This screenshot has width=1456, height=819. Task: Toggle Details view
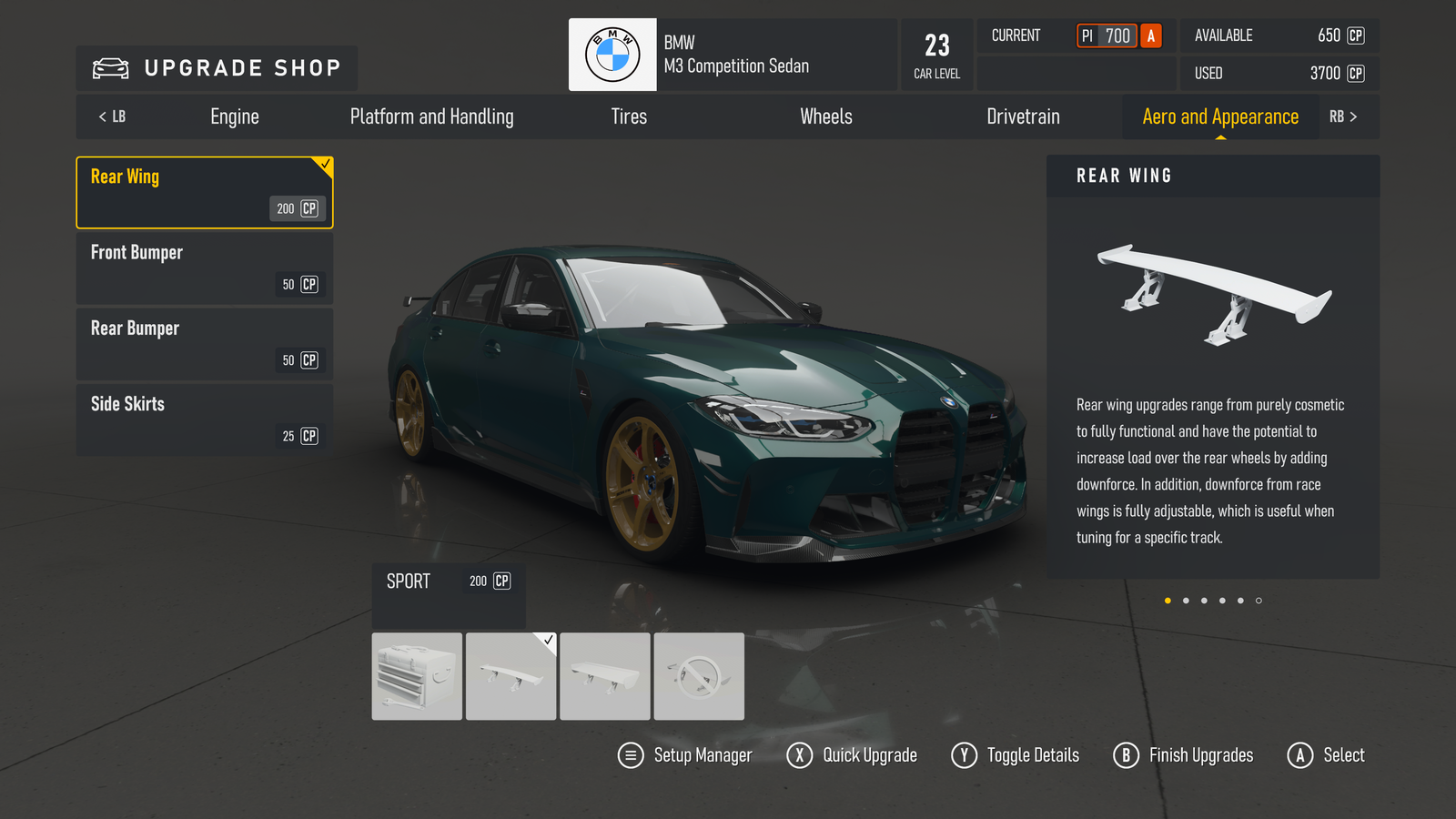coord(1016,755)
